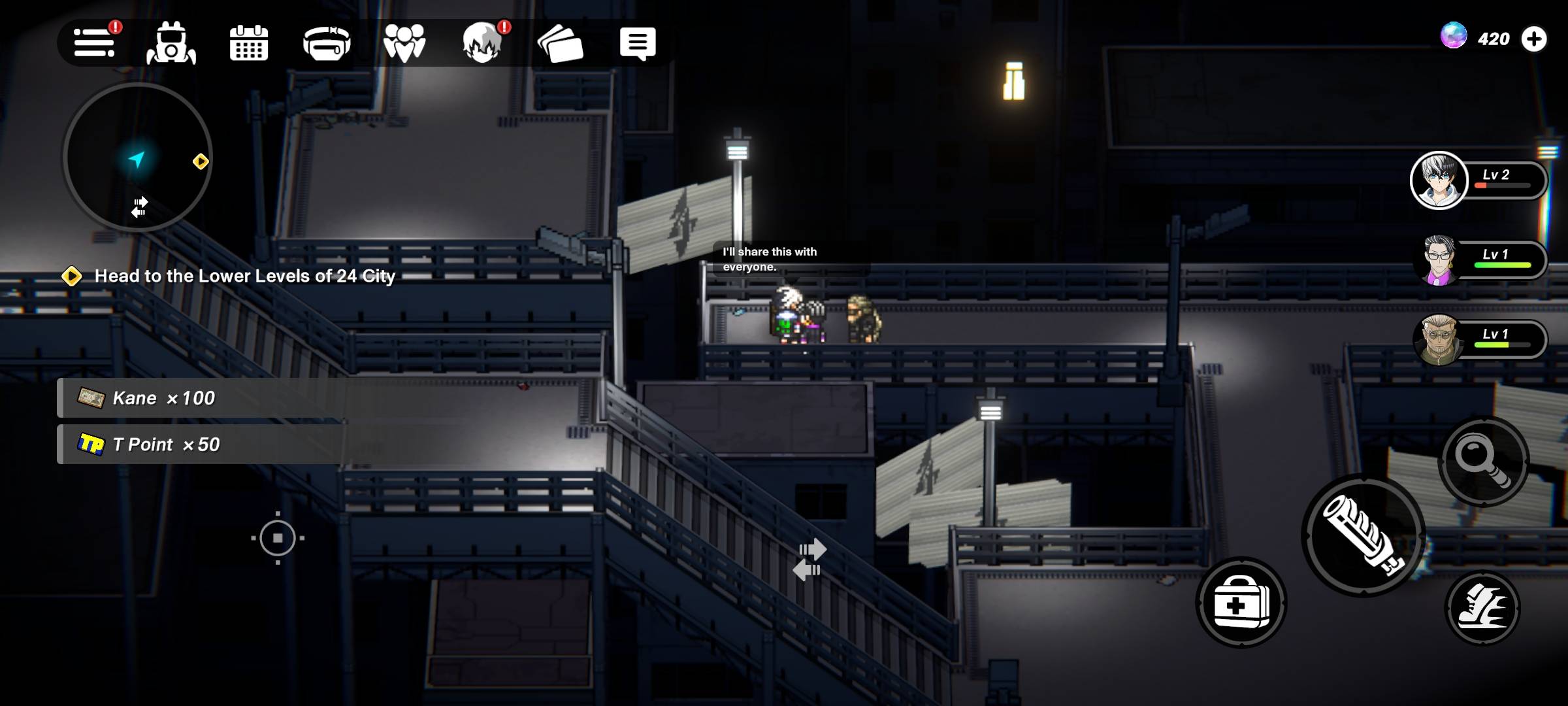1568x706 pixels.
Task: Select the Lv 1 glasses character portrait
Action: 1439,260
